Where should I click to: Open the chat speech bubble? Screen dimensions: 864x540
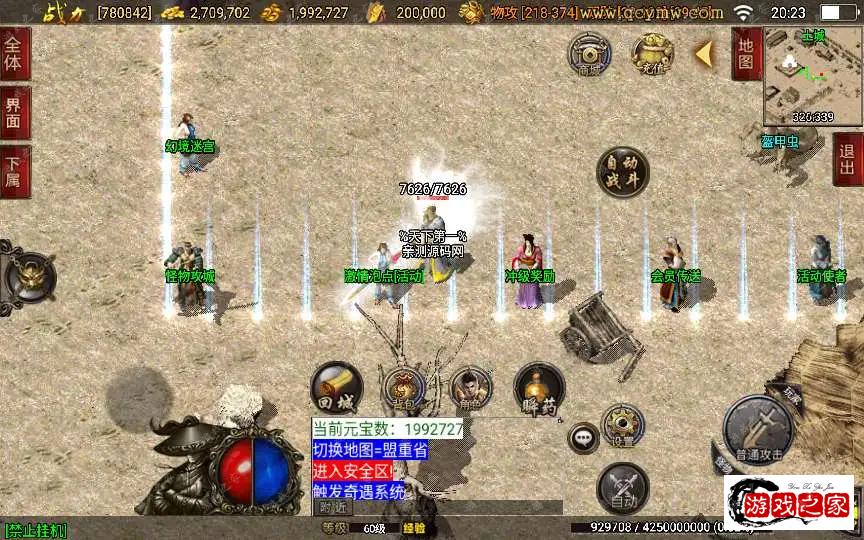[x=583, y=437]
